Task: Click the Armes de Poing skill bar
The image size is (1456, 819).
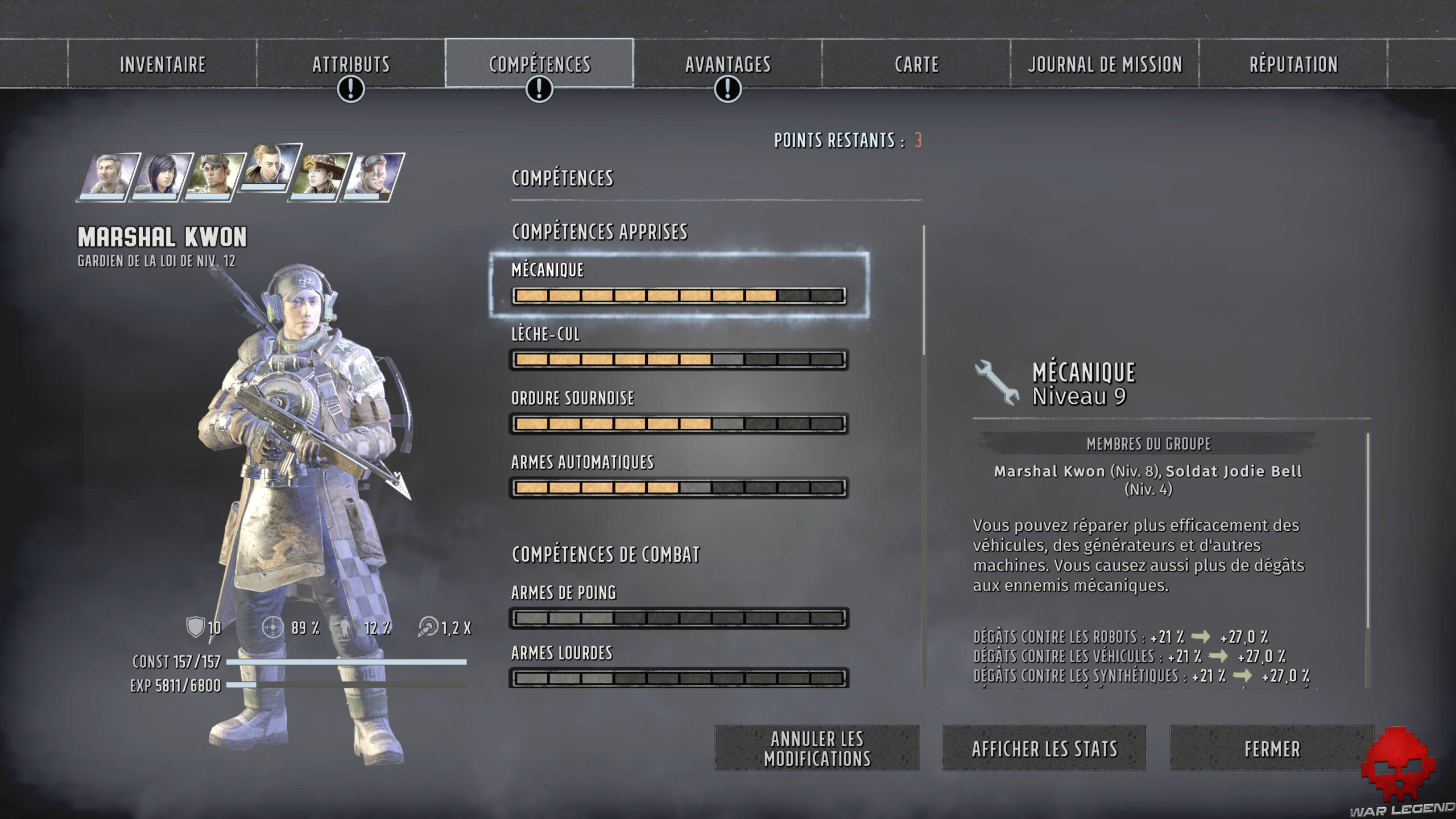Action: coord(679,618)
